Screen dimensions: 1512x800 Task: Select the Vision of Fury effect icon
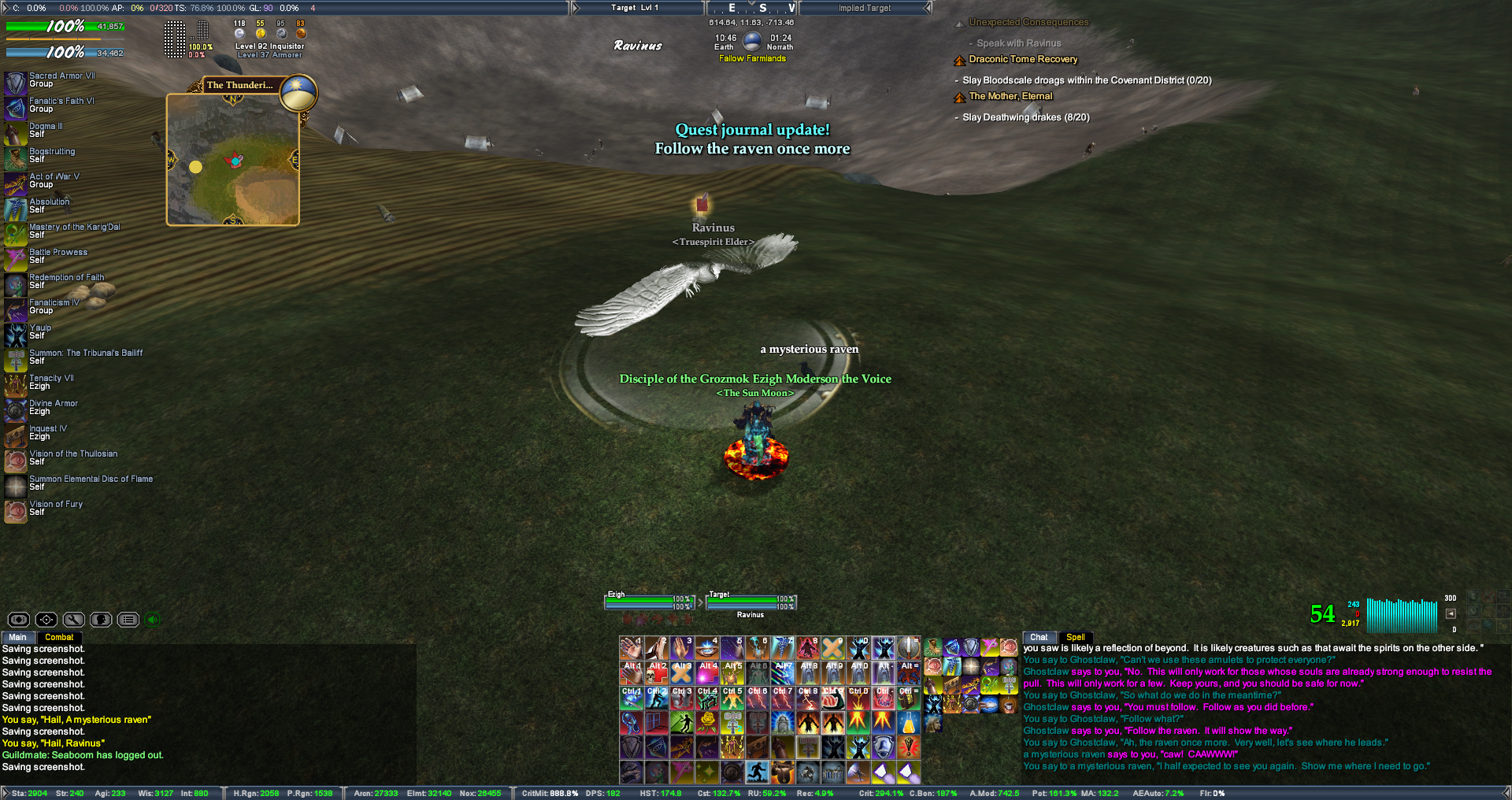[16, 511]
